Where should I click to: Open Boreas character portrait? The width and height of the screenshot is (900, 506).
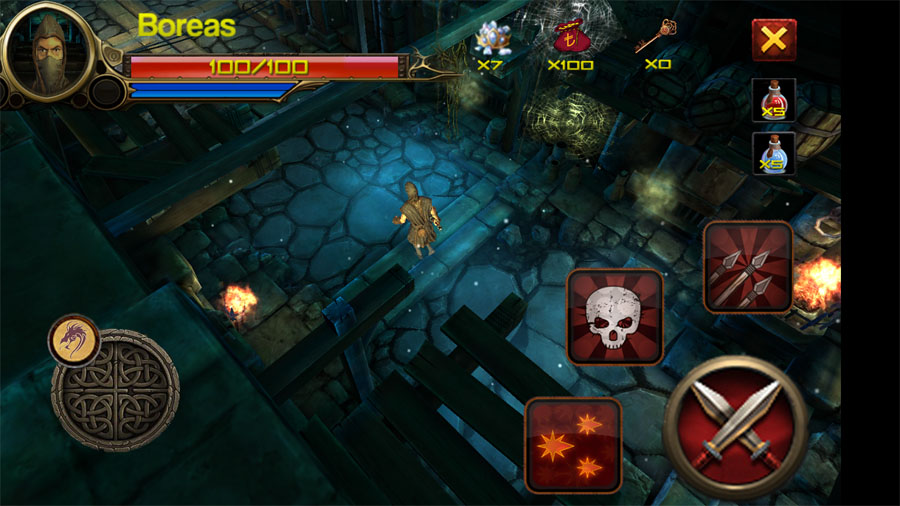click(48, 55)
